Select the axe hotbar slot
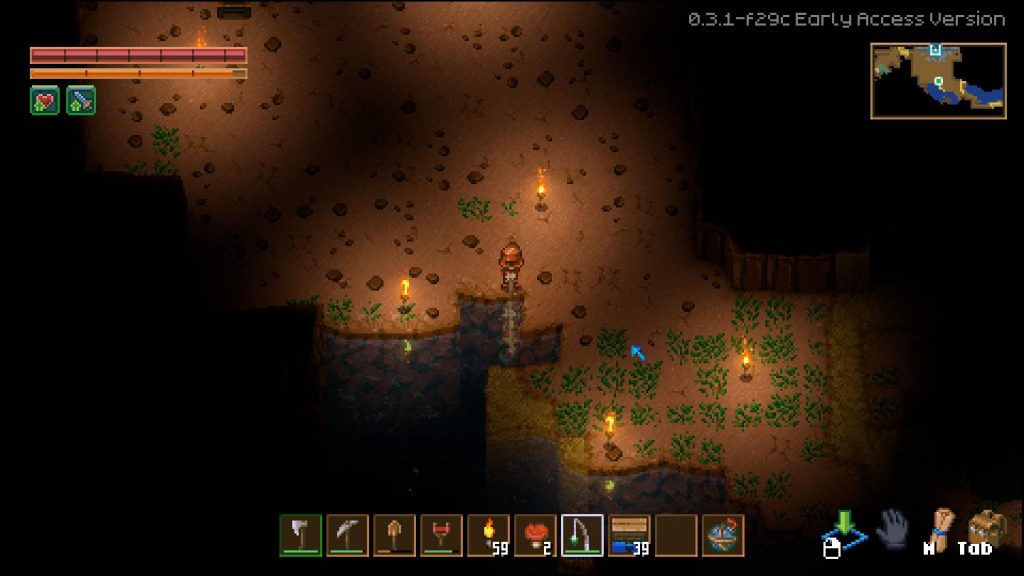Image resolution: width=1024 pixels, height=576 pixels. (x=300, y=535)
